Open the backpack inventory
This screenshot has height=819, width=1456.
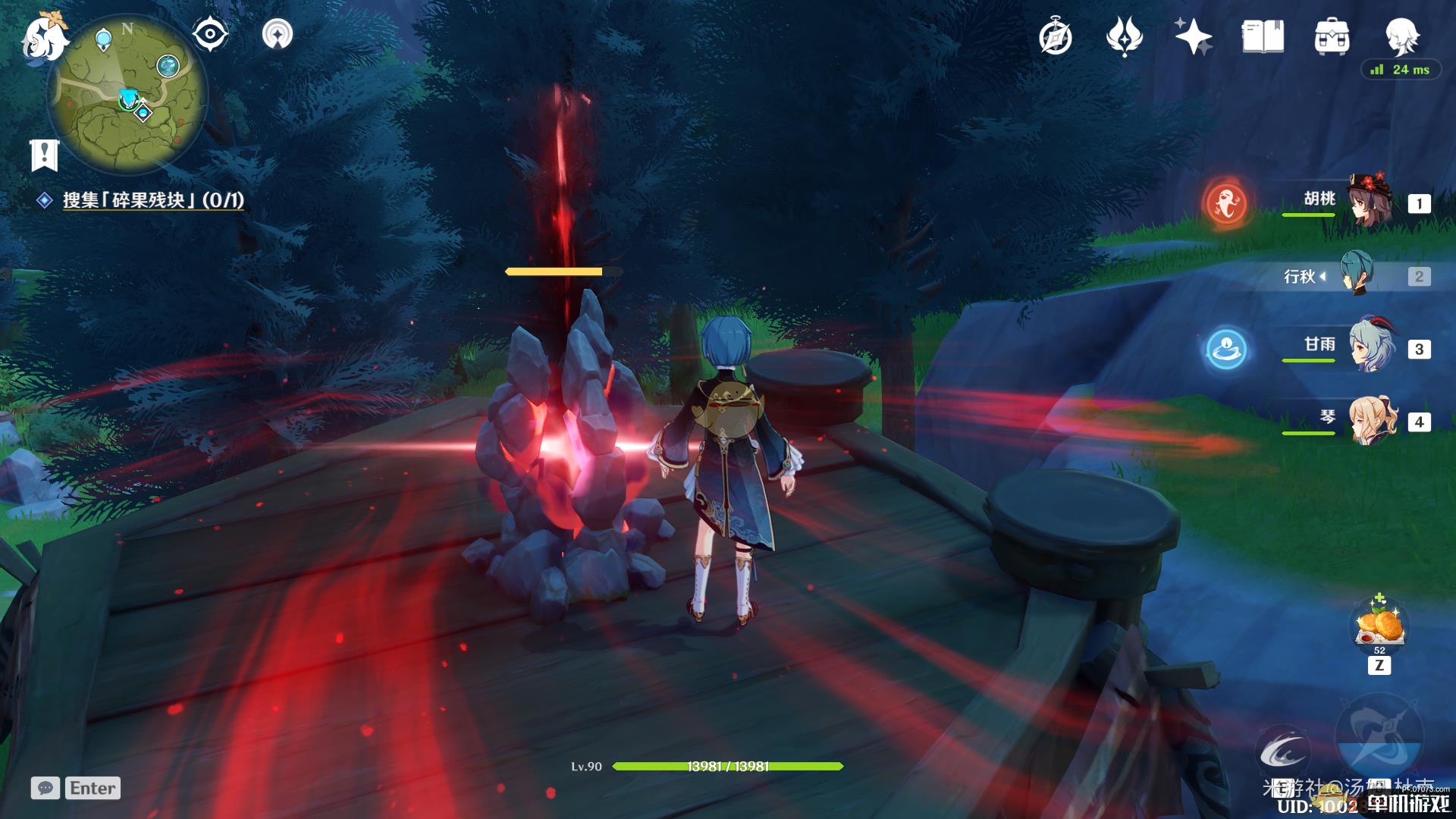(x=1332, y=36)
